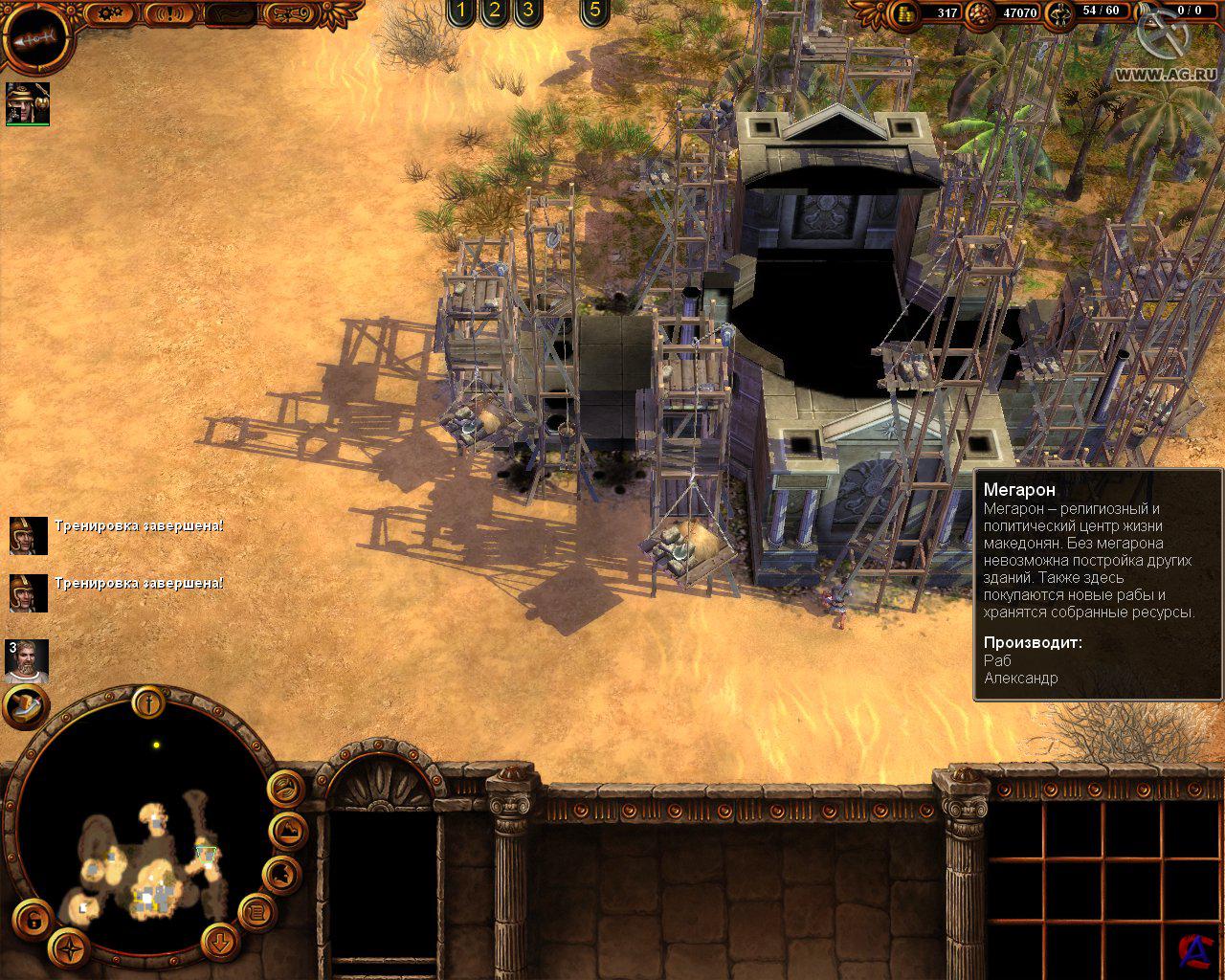
Task: Click the mountain terrain minimap button
Action: tap(286, 831)
